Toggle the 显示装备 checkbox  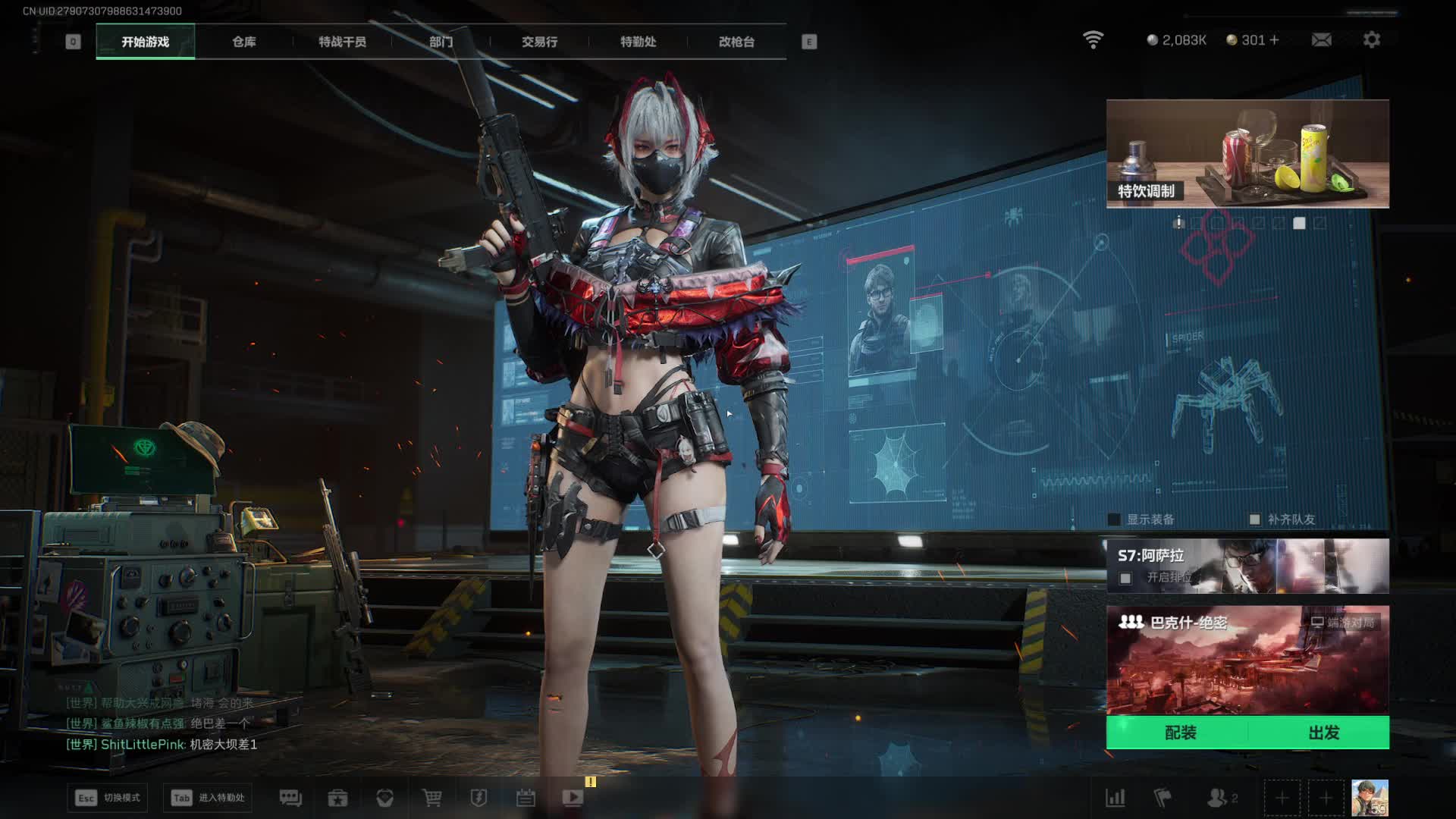pos(1114,519)
